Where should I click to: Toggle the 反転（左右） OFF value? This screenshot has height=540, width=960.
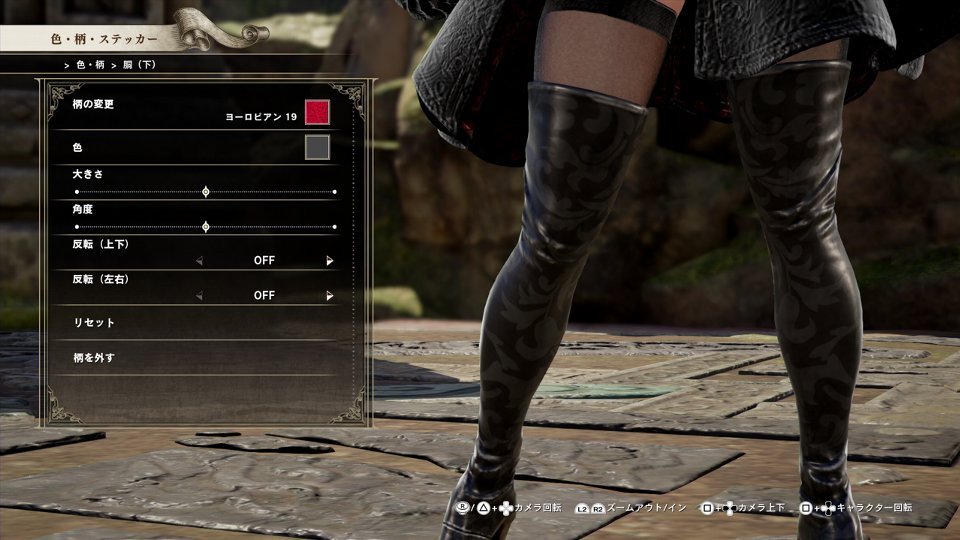tap(264, 296)
